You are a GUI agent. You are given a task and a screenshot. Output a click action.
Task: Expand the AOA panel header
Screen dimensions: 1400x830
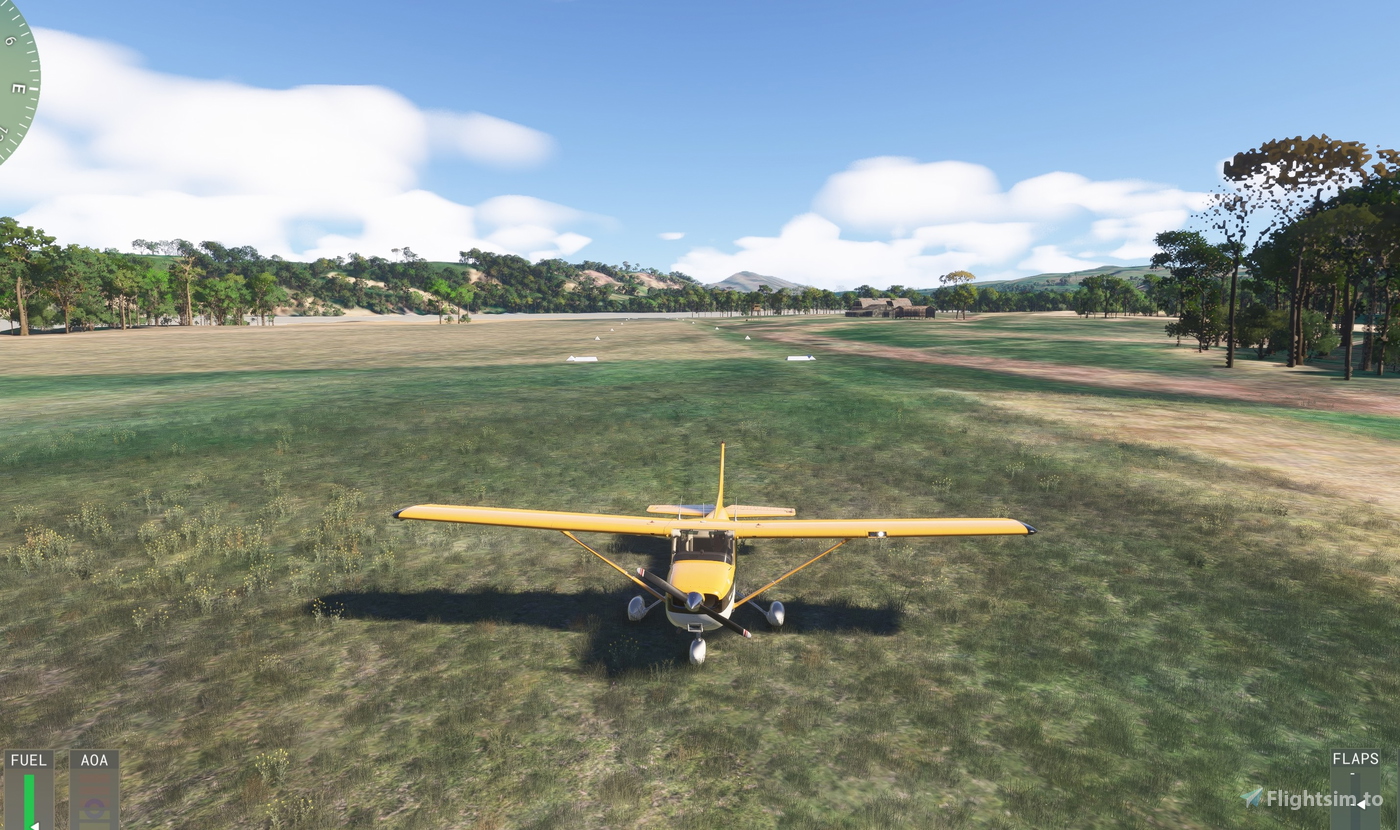pos(94,759)
